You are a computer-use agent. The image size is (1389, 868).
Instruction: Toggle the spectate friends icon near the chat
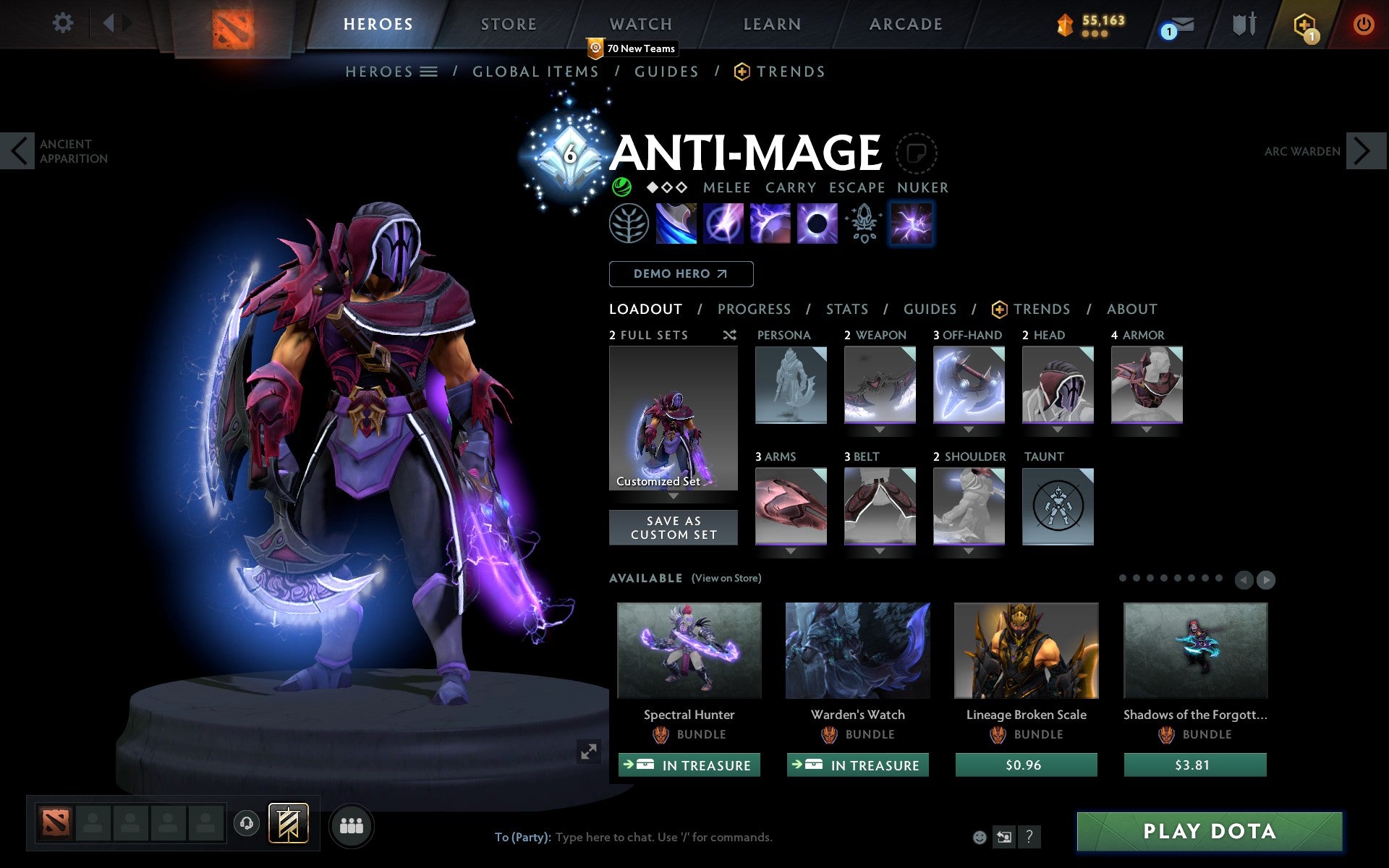tap(1004, 838)
